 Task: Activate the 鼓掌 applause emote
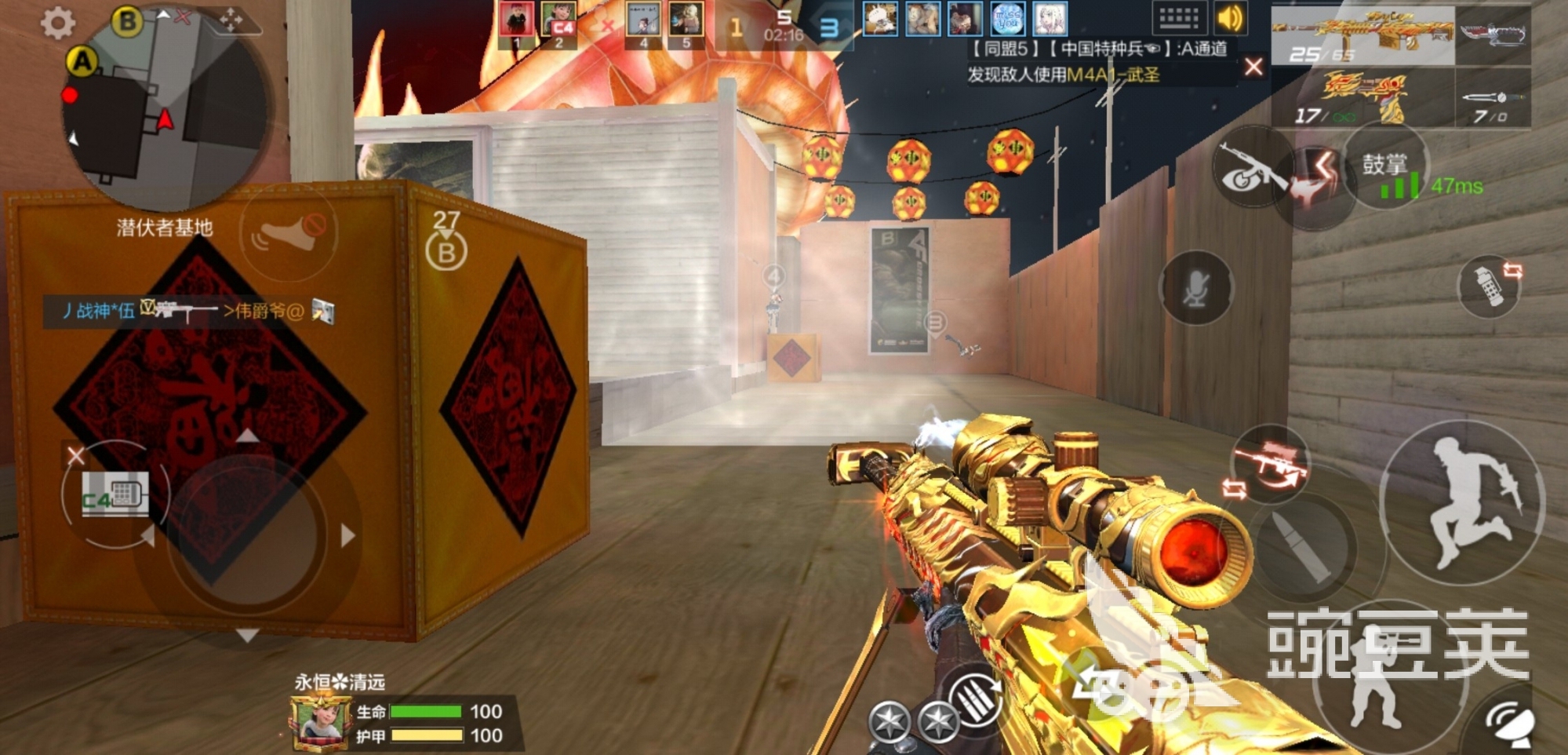(1384, 166)
